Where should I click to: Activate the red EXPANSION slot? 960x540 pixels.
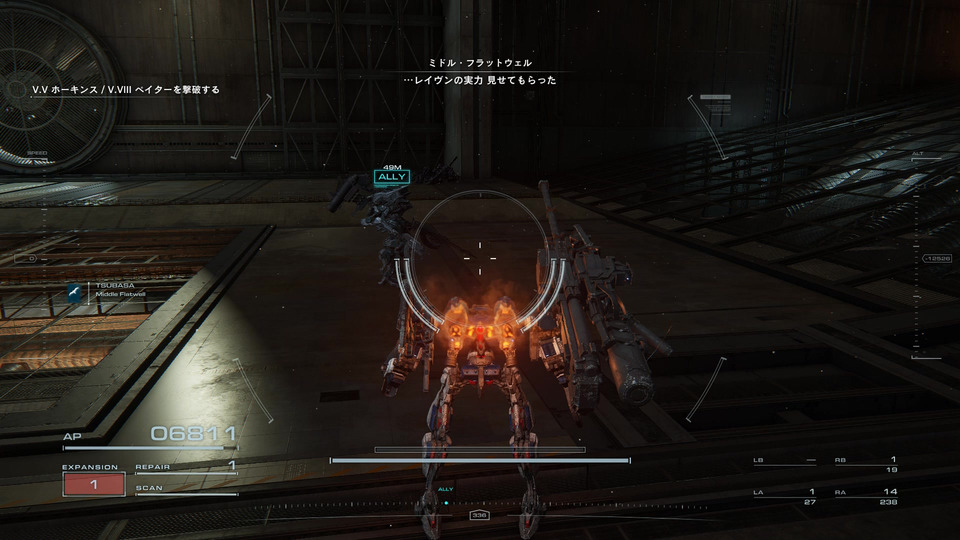93,484
